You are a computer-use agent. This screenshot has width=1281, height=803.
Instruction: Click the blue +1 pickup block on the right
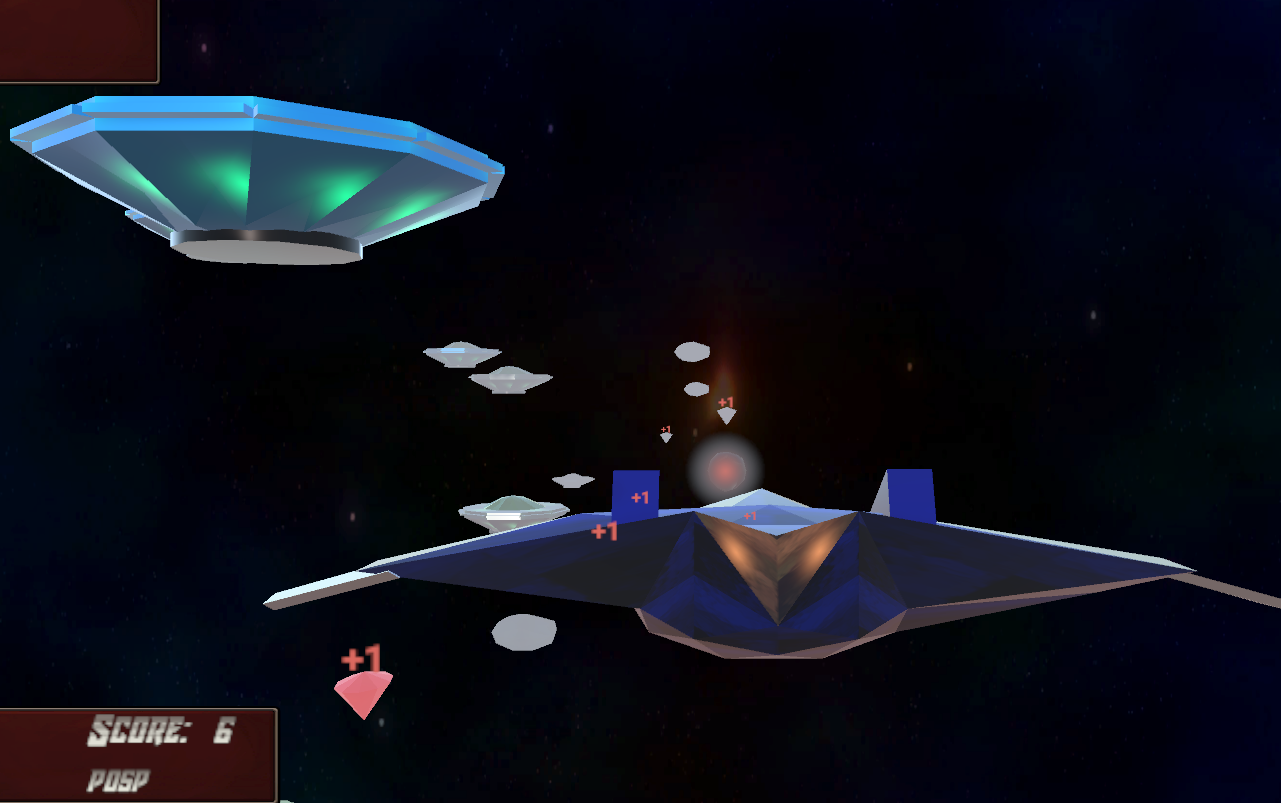tap(908, 495)
